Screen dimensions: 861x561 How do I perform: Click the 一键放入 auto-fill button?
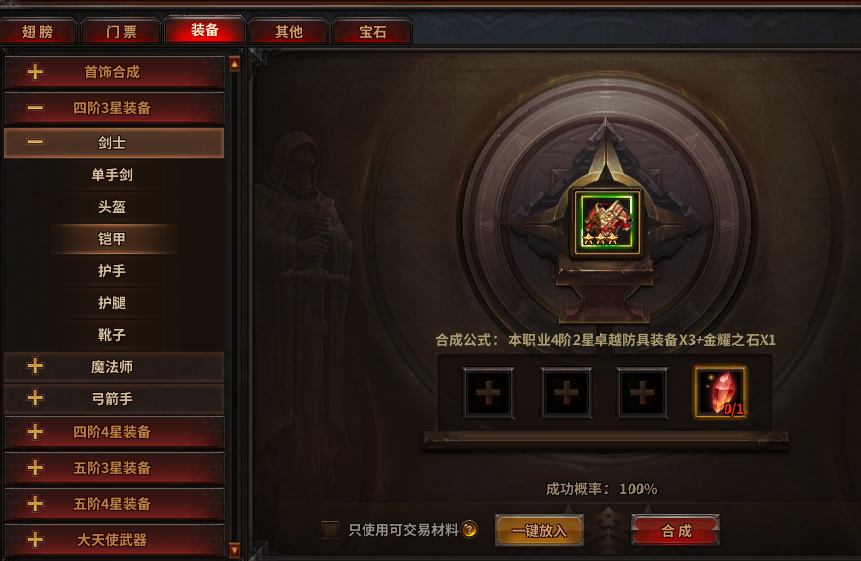[539, 531]
